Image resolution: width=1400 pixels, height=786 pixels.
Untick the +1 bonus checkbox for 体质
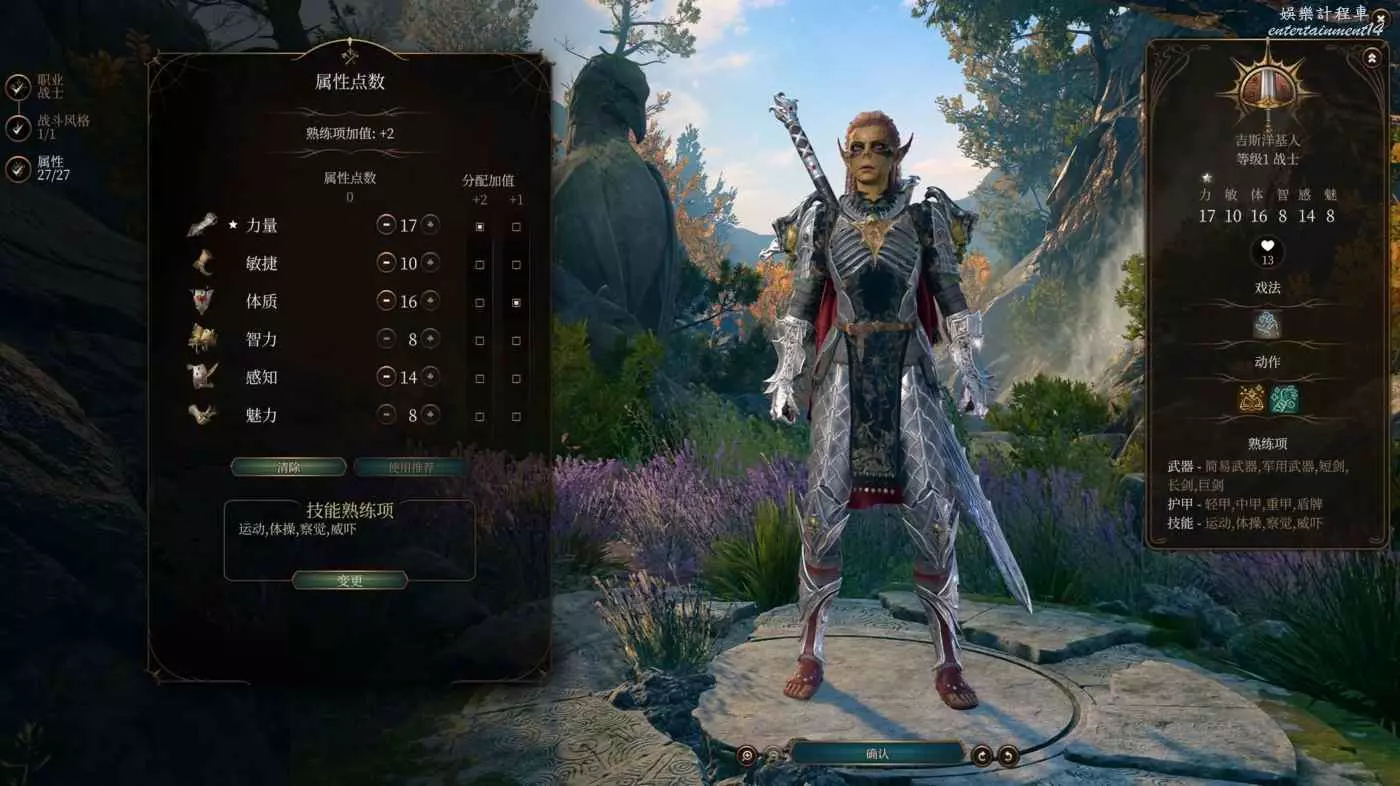516,302
